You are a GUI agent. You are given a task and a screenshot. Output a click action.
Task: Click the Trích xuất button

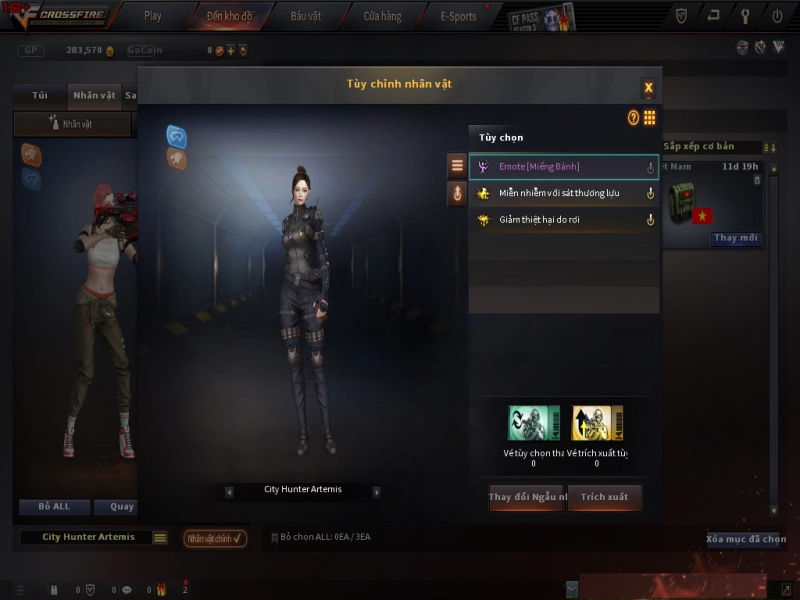click(x=604, y=497)
